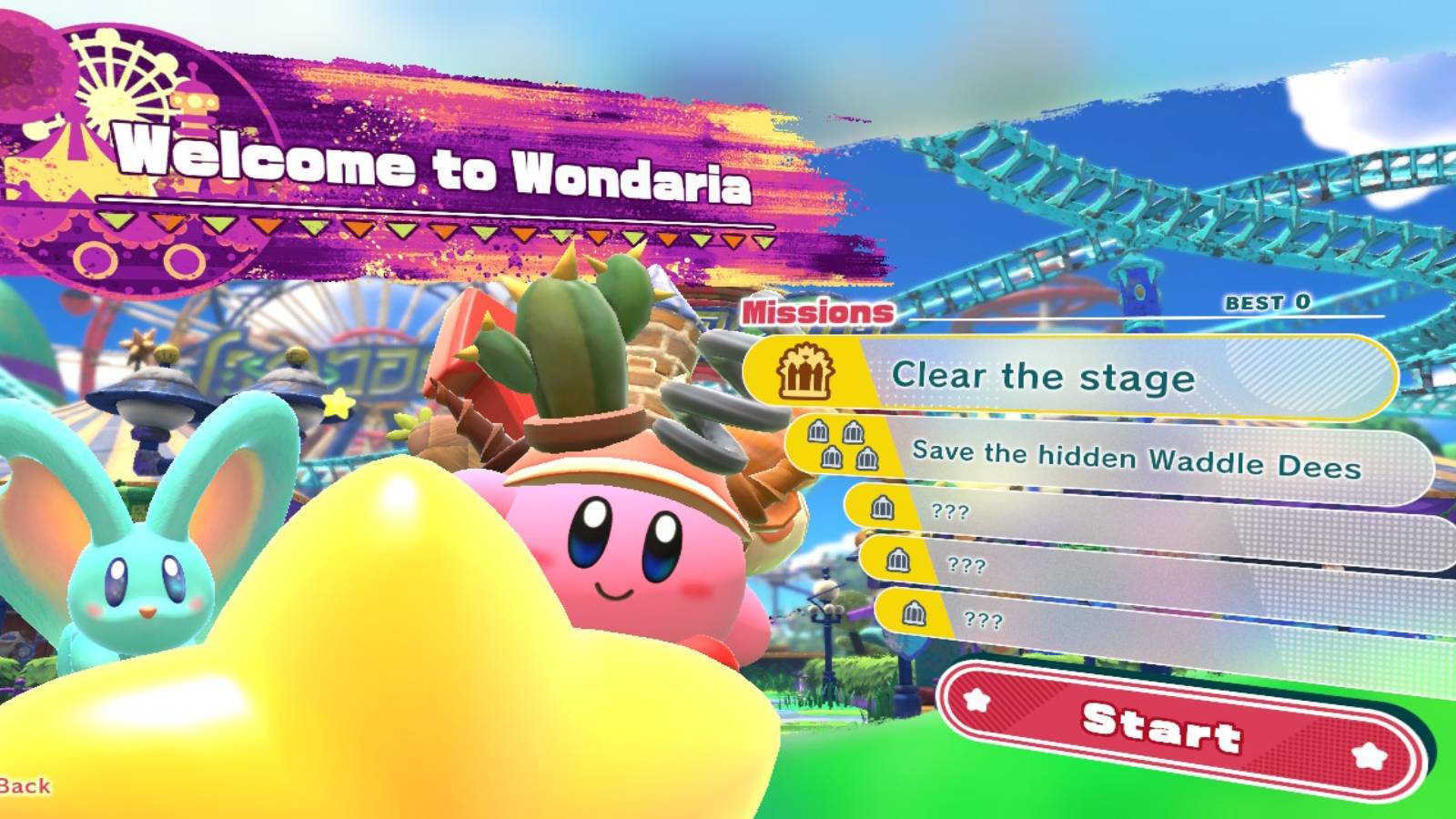The width and height of the screenshot is (1456, 819).
Task: Select the Clear the stage mission entry
Action: 1045,378
